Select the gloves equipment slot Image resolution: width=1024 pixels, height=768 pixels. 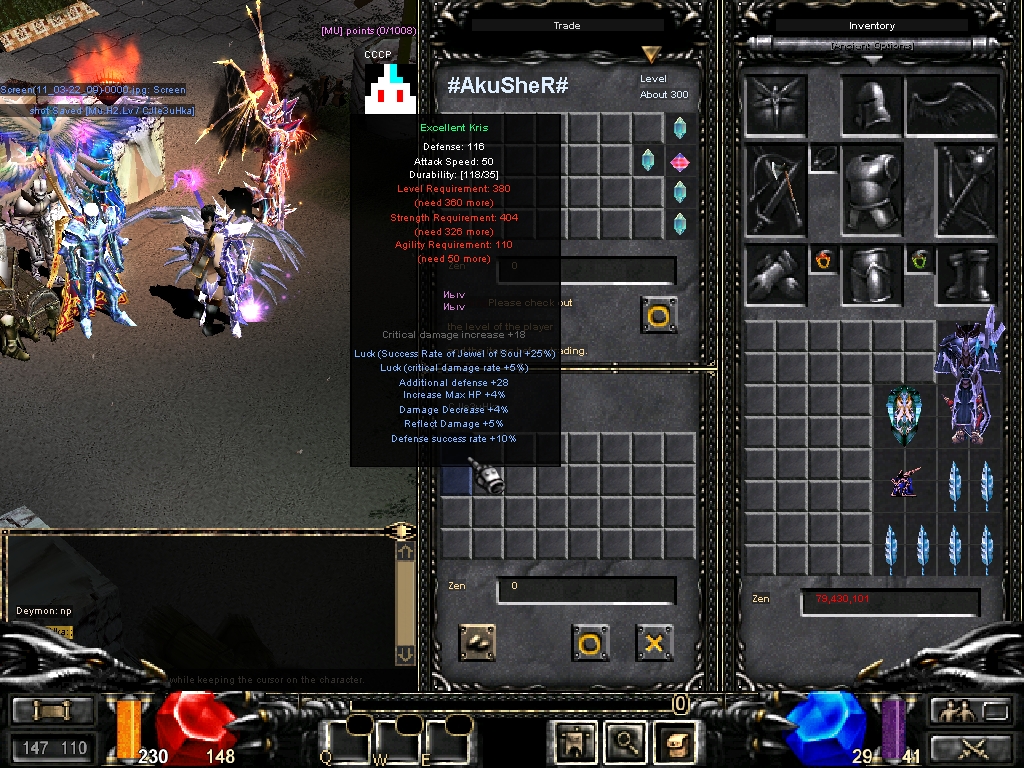(775, 274)
